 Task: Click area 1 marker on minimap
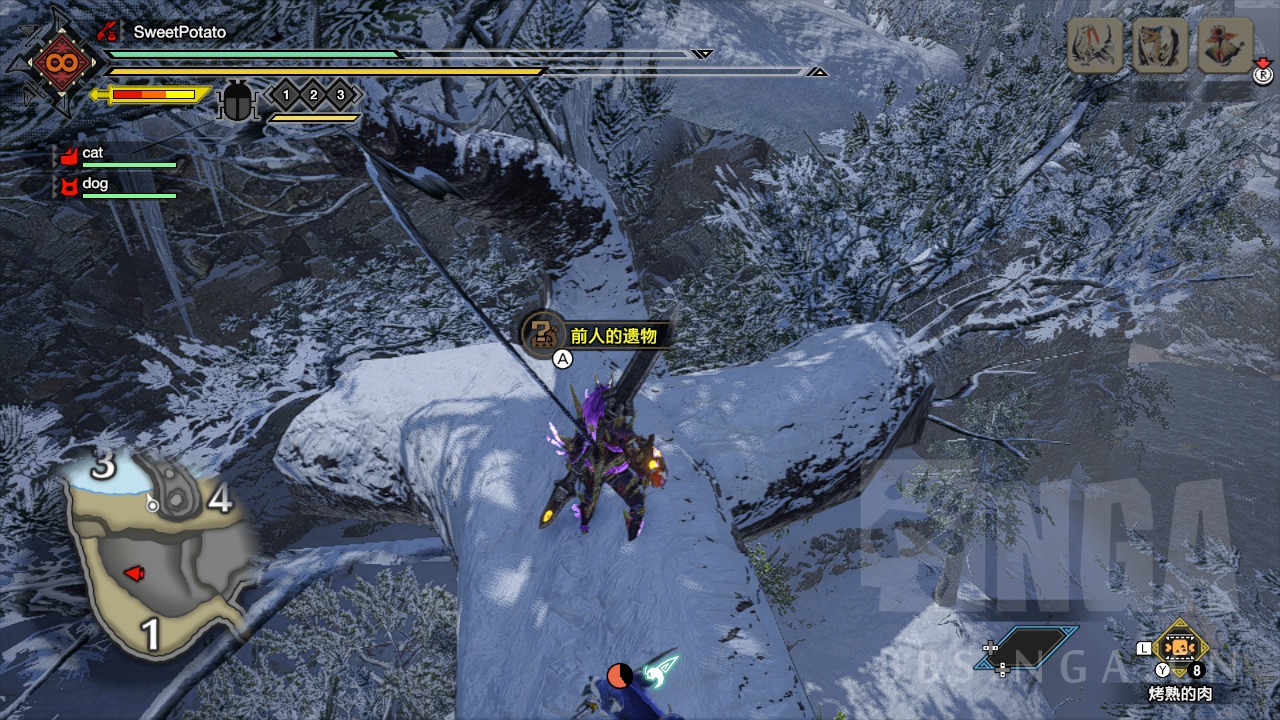[x=151, y=634]
